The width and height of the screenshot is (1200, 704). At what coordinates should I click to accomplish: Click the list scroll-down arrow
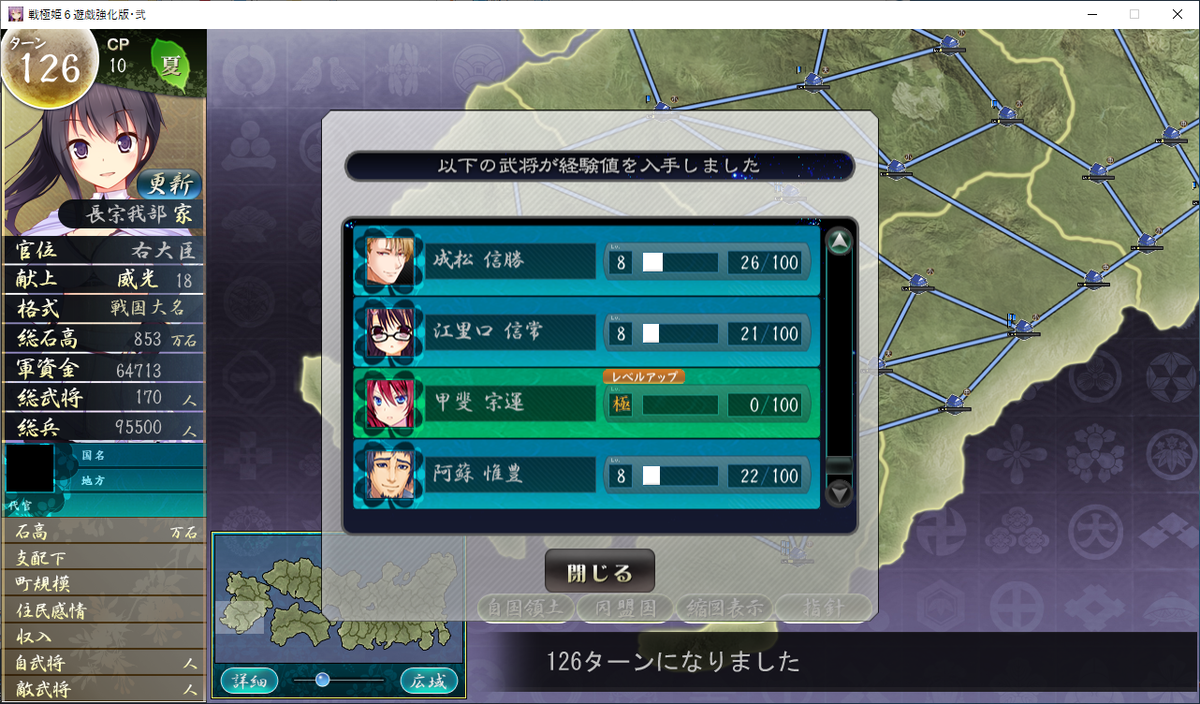(840, 492)
